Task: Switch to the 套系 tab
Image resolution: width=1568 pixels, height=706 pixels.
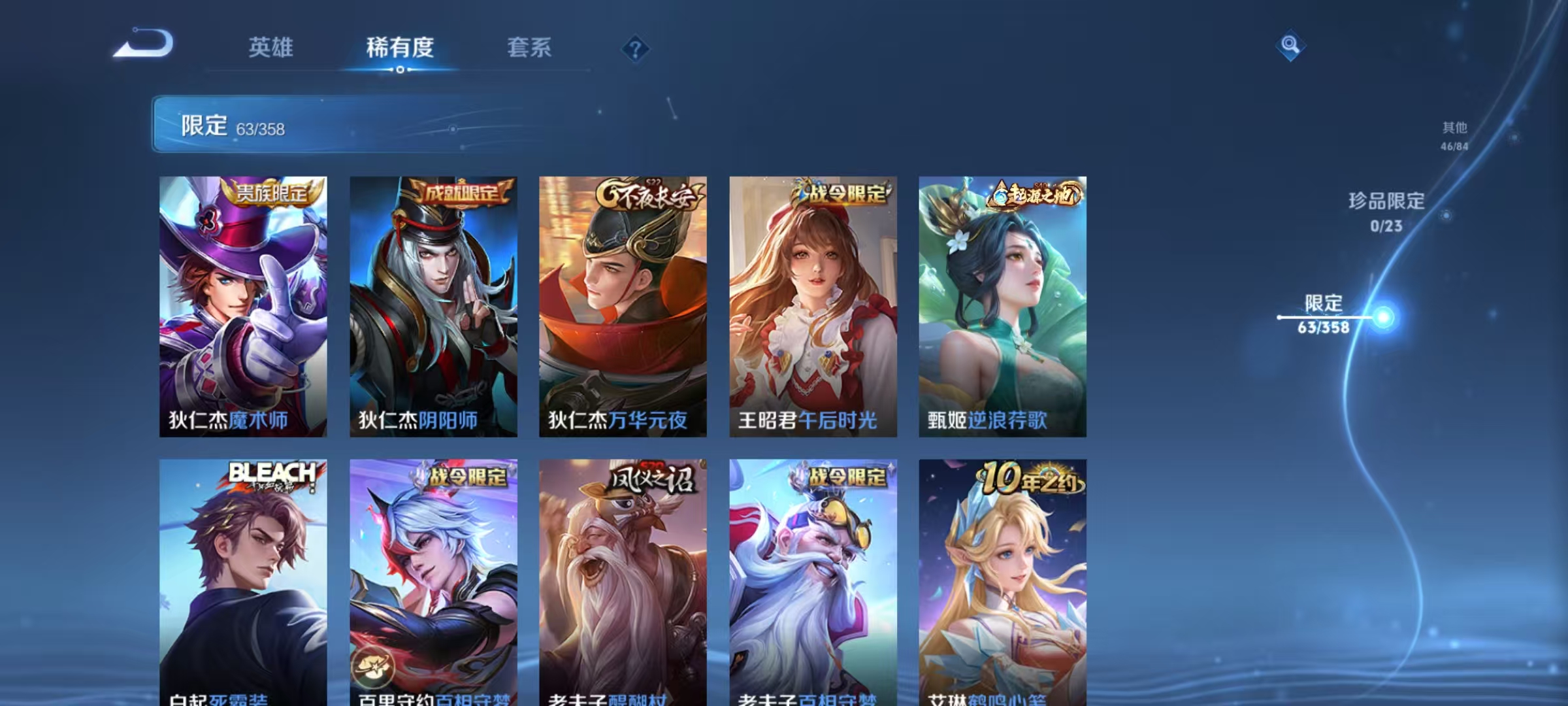Action: pos(530,48)
